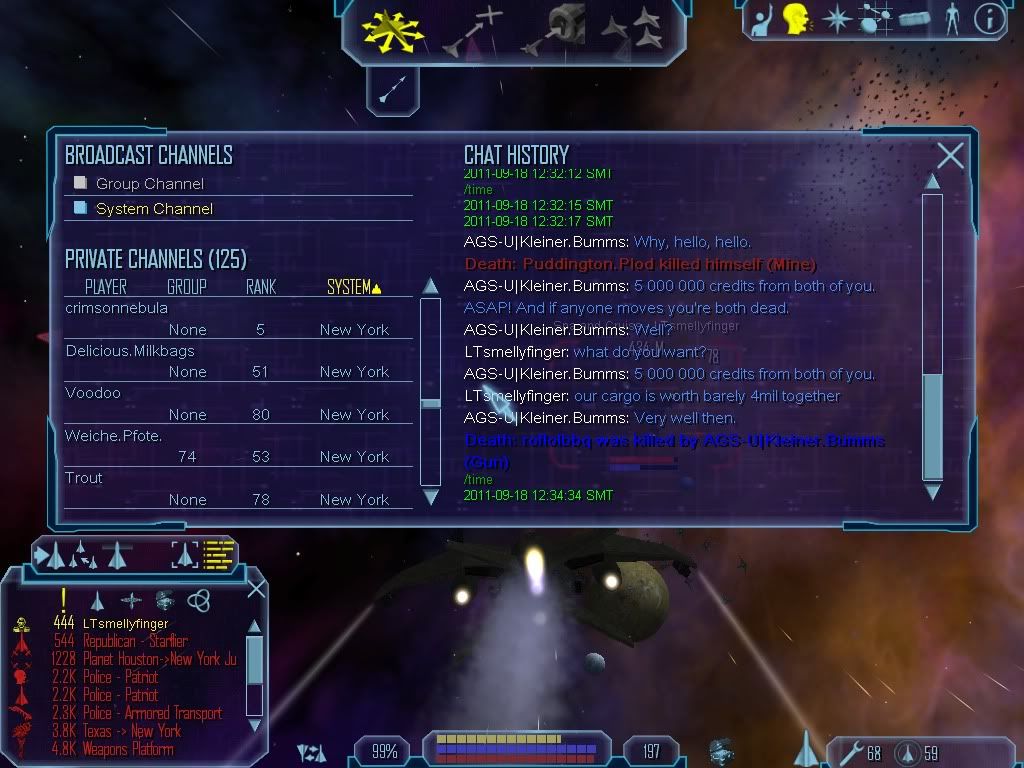This screenshot has width=1024, height=768.
Task: Open the information 'i' icon
Action: [x=989, y=19]
